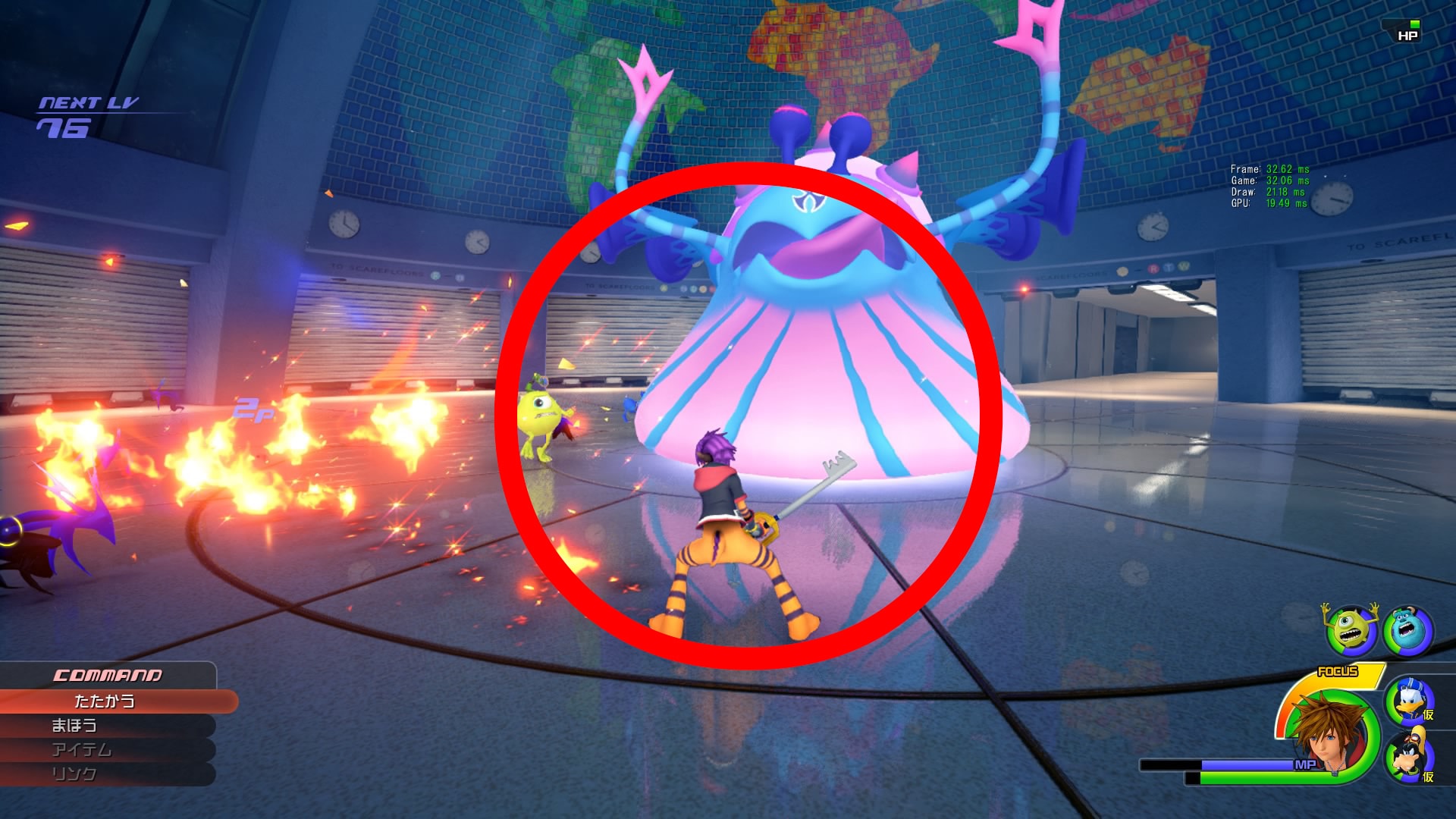Click the NEXT LV 76 counter
This screenshot has height=819, width=1456.
(x=80, y=114)
